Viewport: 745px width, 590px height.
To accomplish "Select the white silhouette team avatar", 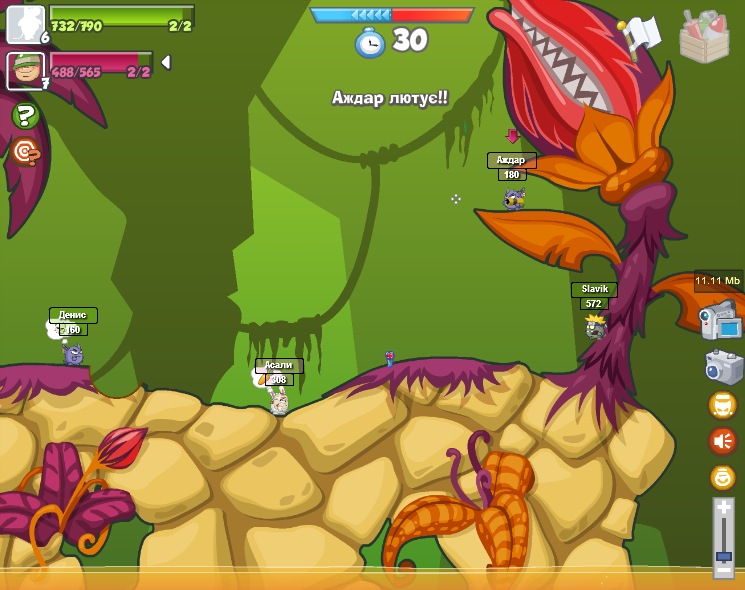I will click(25, 24).
